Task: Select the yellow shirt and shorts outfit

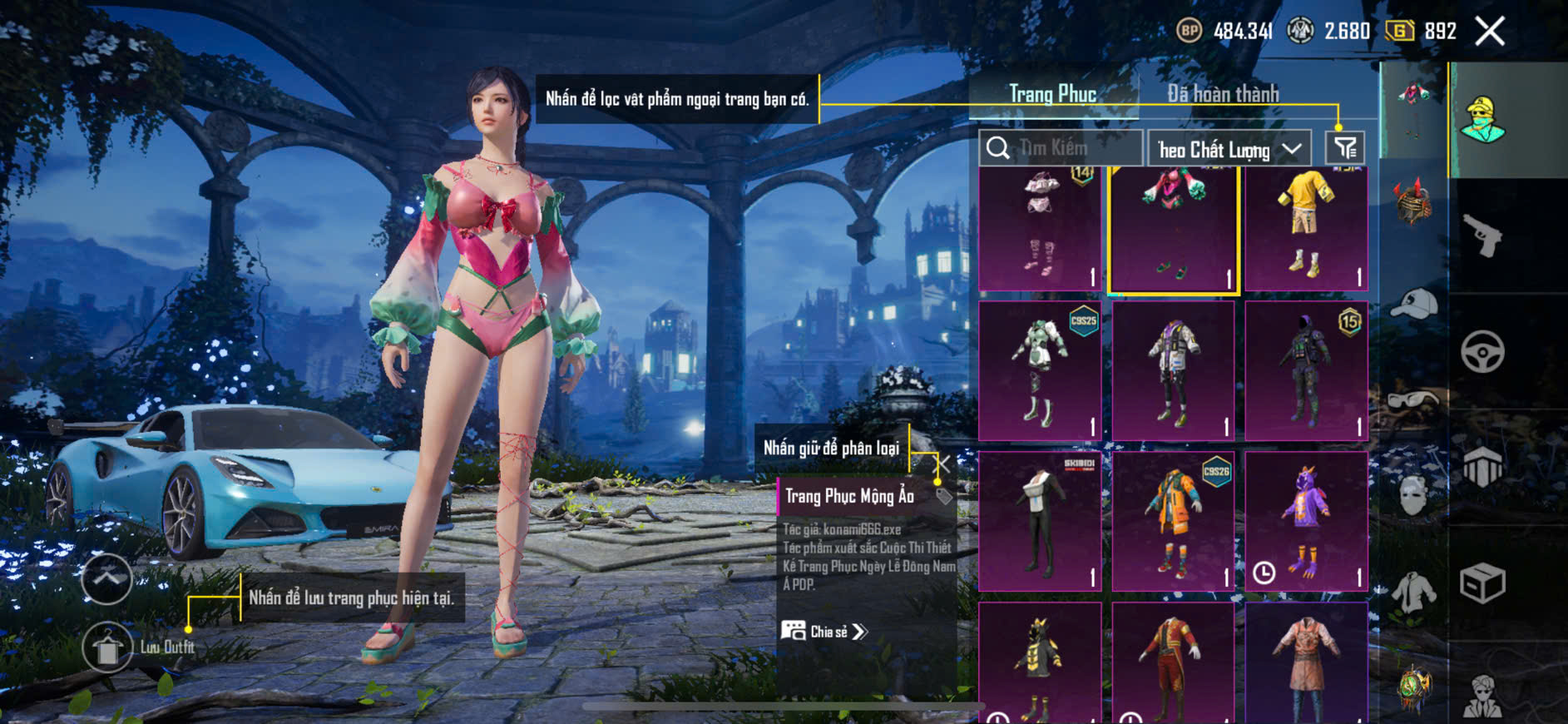Action: [x=1306, y=227]
